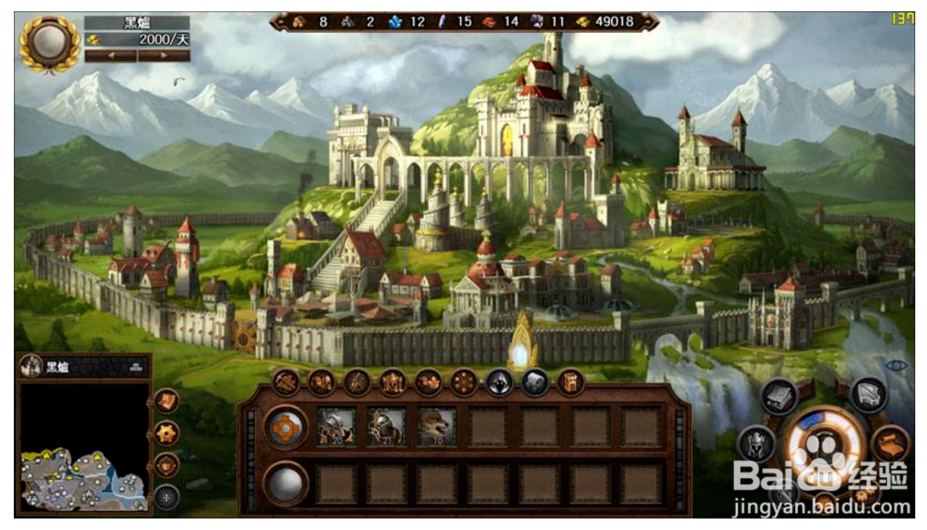The width and height of the screenshot is (927, 530).
Task: Click the town portrait medallion with laurel wreath
Action: click(x=49, y=42)
